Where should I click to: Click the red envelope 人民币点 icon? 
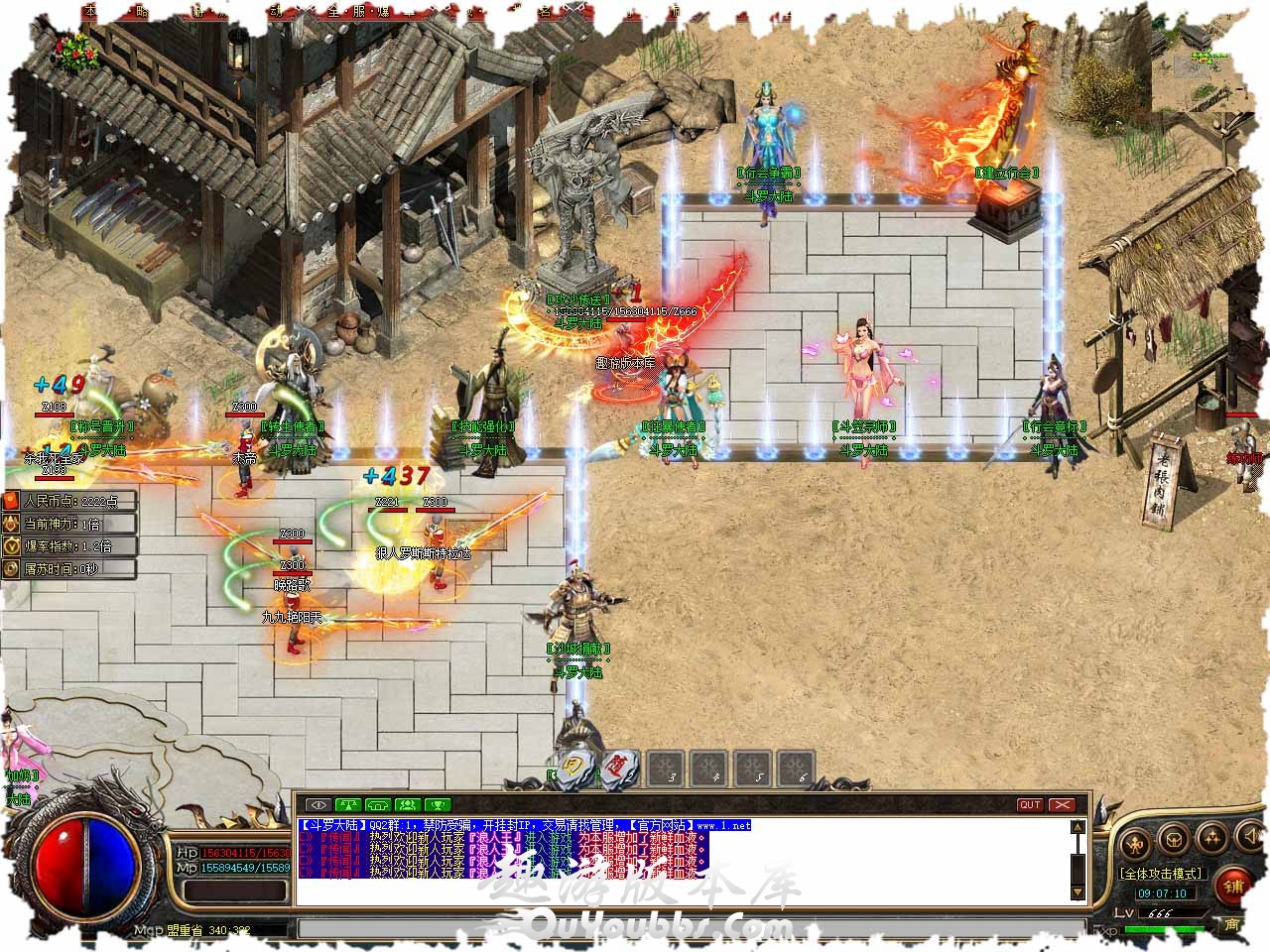point(11,501)
